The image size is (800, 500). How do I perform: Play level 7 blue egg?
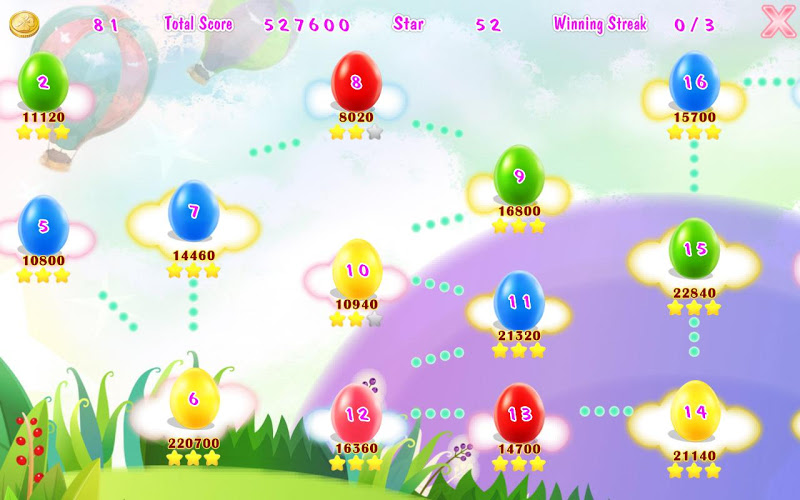pos(193,212)
